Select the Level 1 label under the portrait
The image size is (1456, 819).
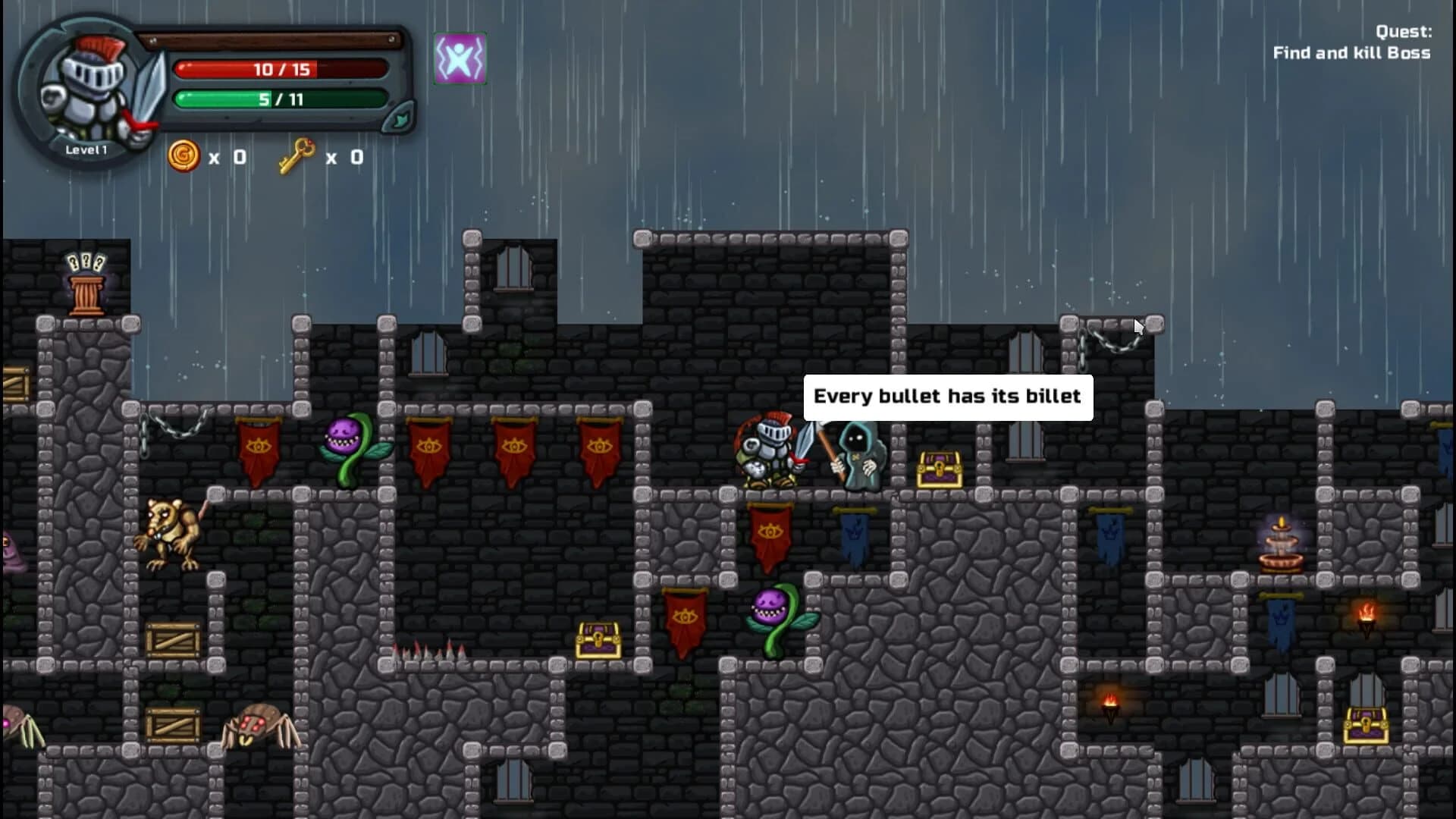[86, 149]
